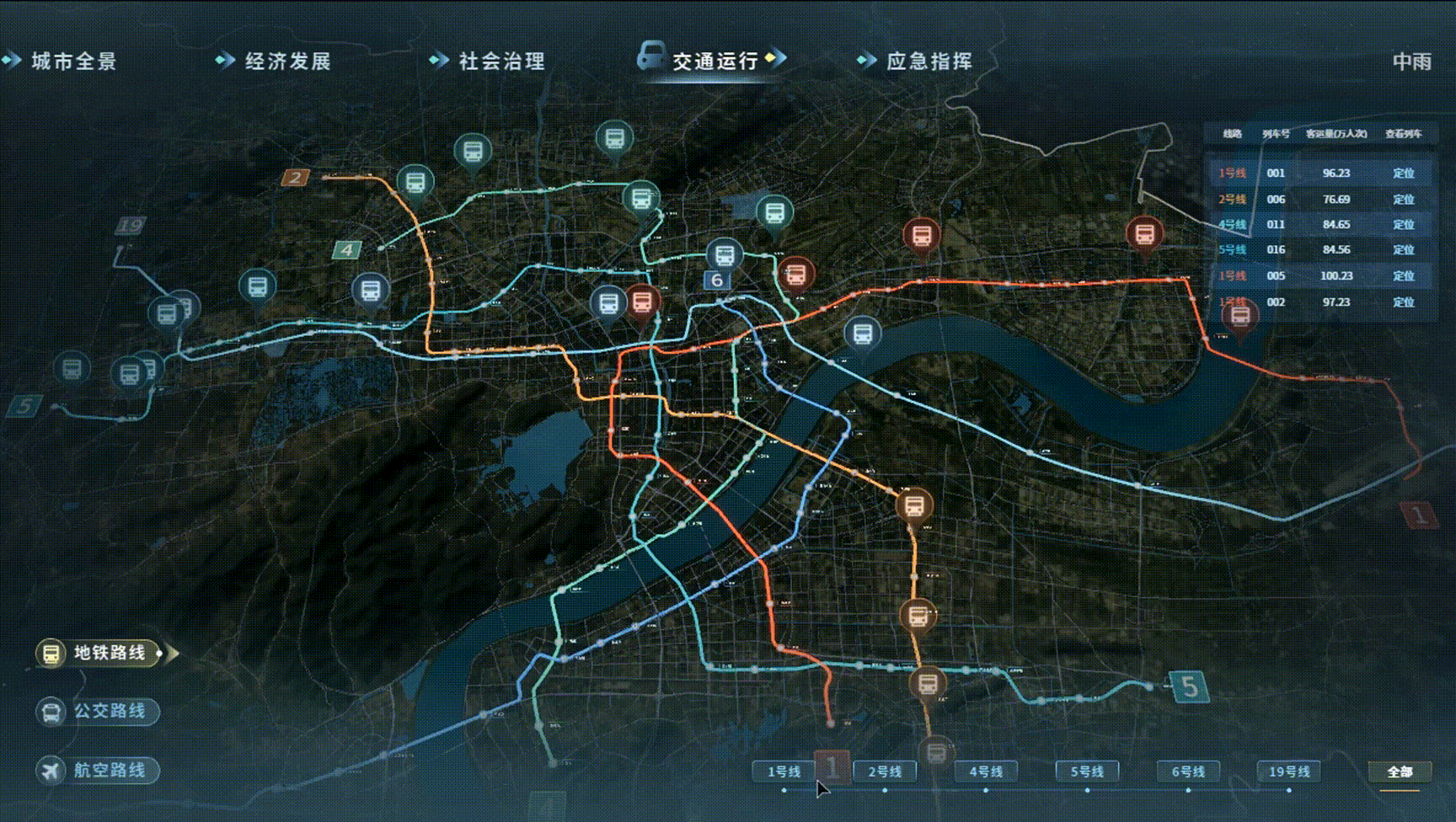Enable 全部 to show all lines

pos(1402,770)
